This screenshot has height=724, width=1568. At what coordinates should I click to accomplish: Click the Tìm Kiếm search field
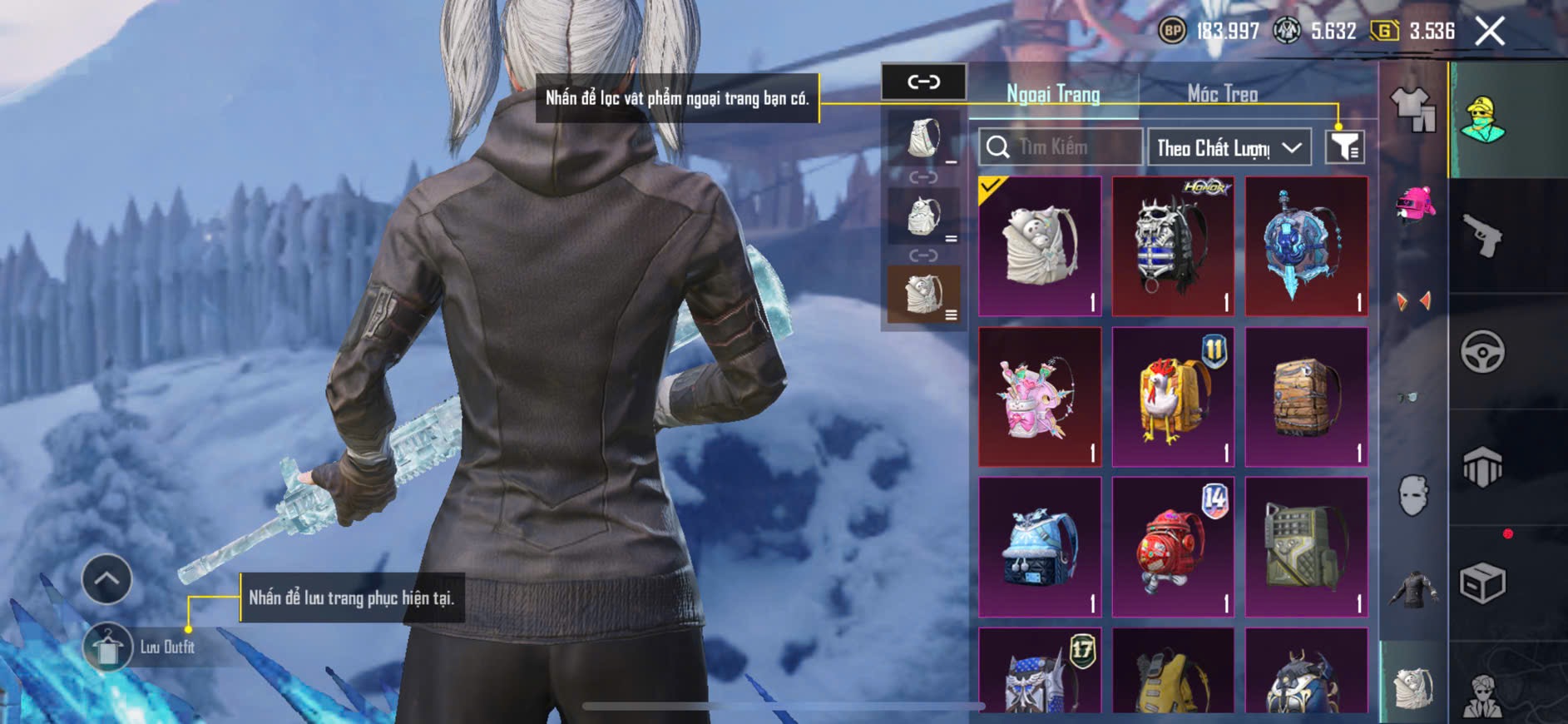point(1061,147)
